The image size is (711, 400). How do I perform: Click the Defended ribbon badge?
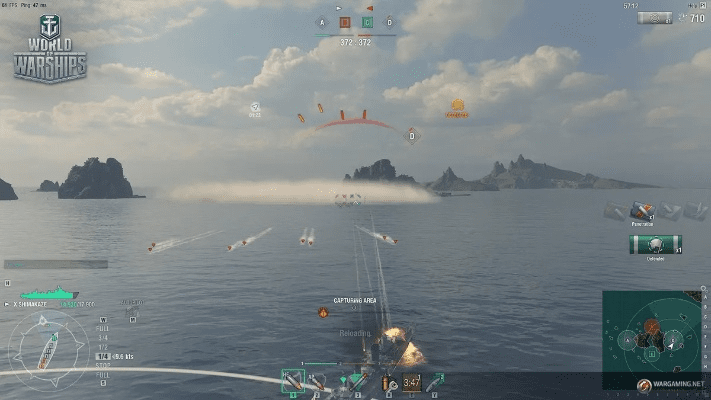point(655,244)
